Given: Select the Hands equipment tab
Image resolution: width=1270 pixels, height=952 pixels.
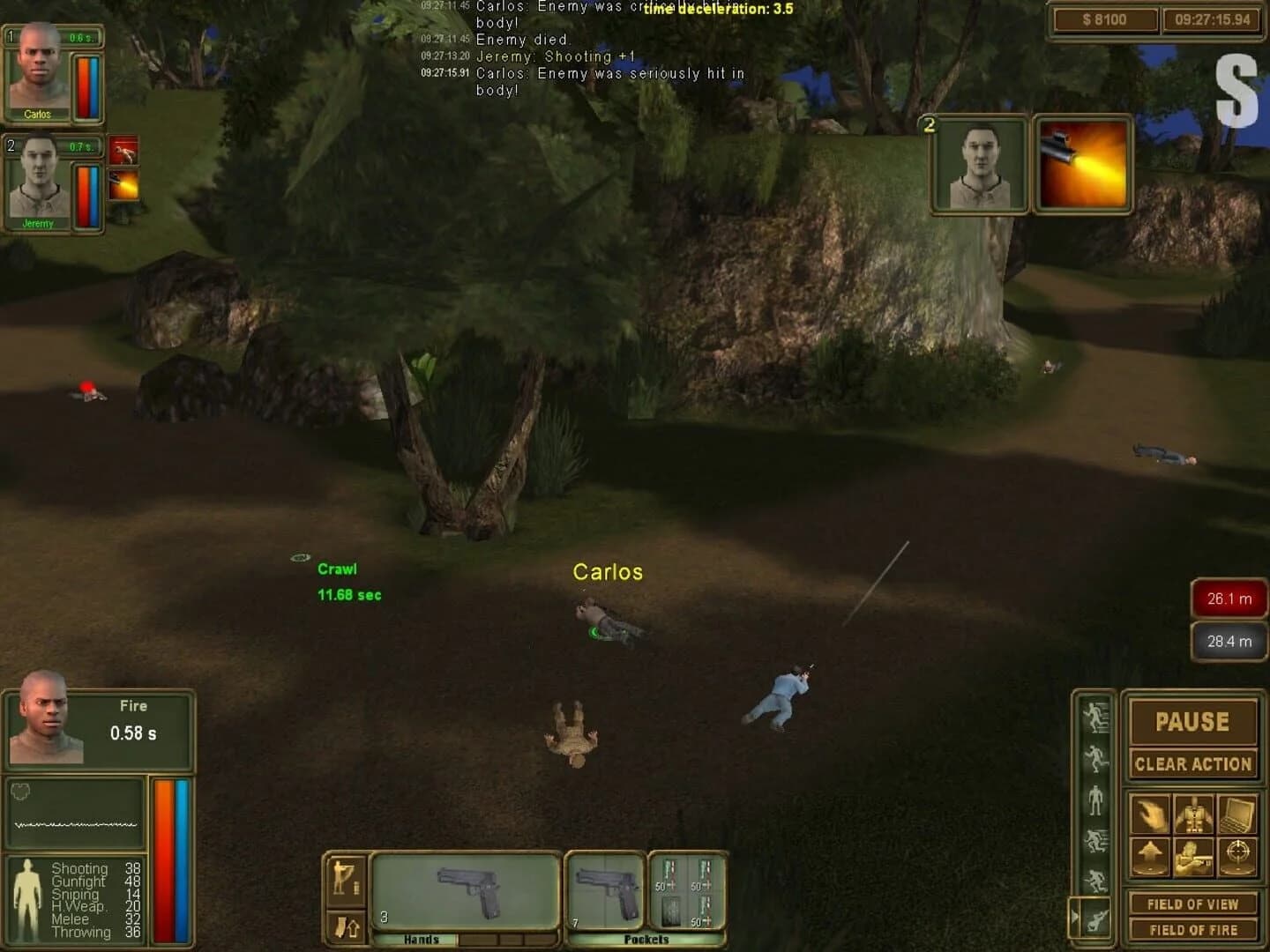Looking at the screenshot, I should coord(422,940).
